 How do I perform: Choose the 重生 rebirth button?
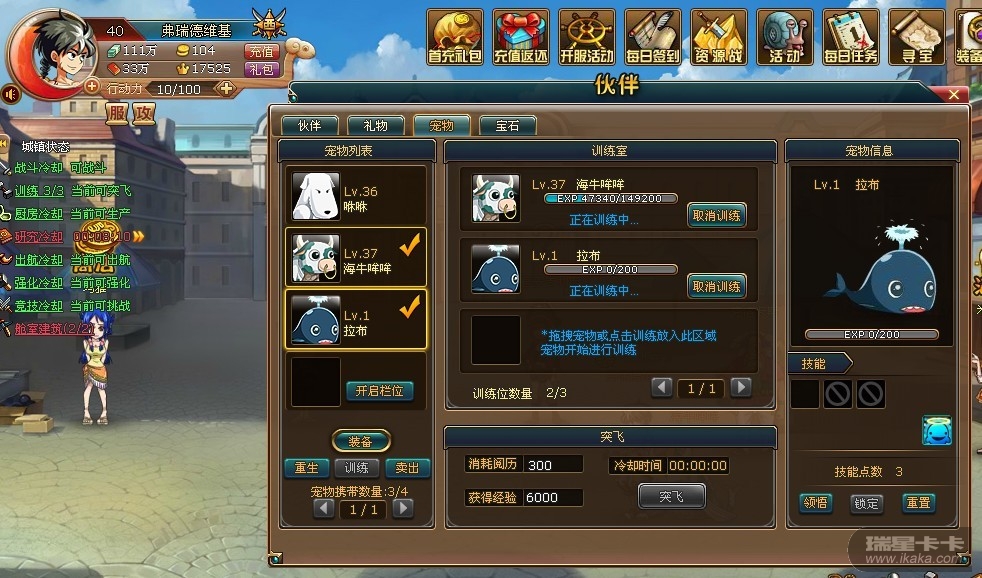click(306, 468)
